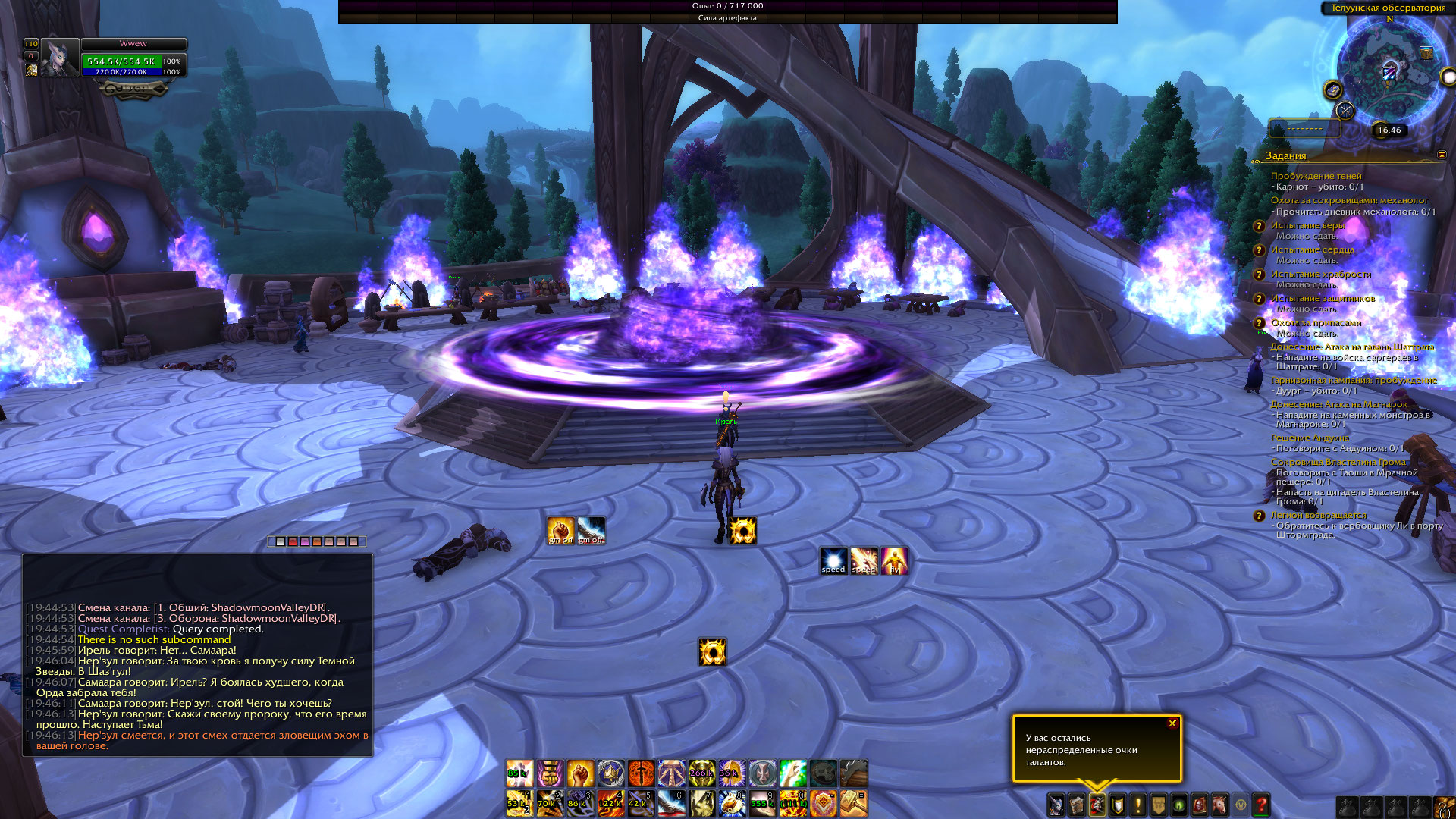Click the 'gm on' macro button

(x=561, y=530)
